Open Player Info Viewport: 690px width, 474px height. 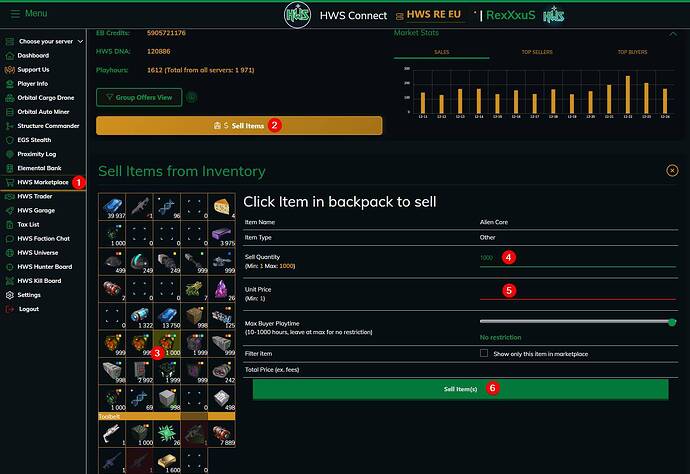coord(33,83)
